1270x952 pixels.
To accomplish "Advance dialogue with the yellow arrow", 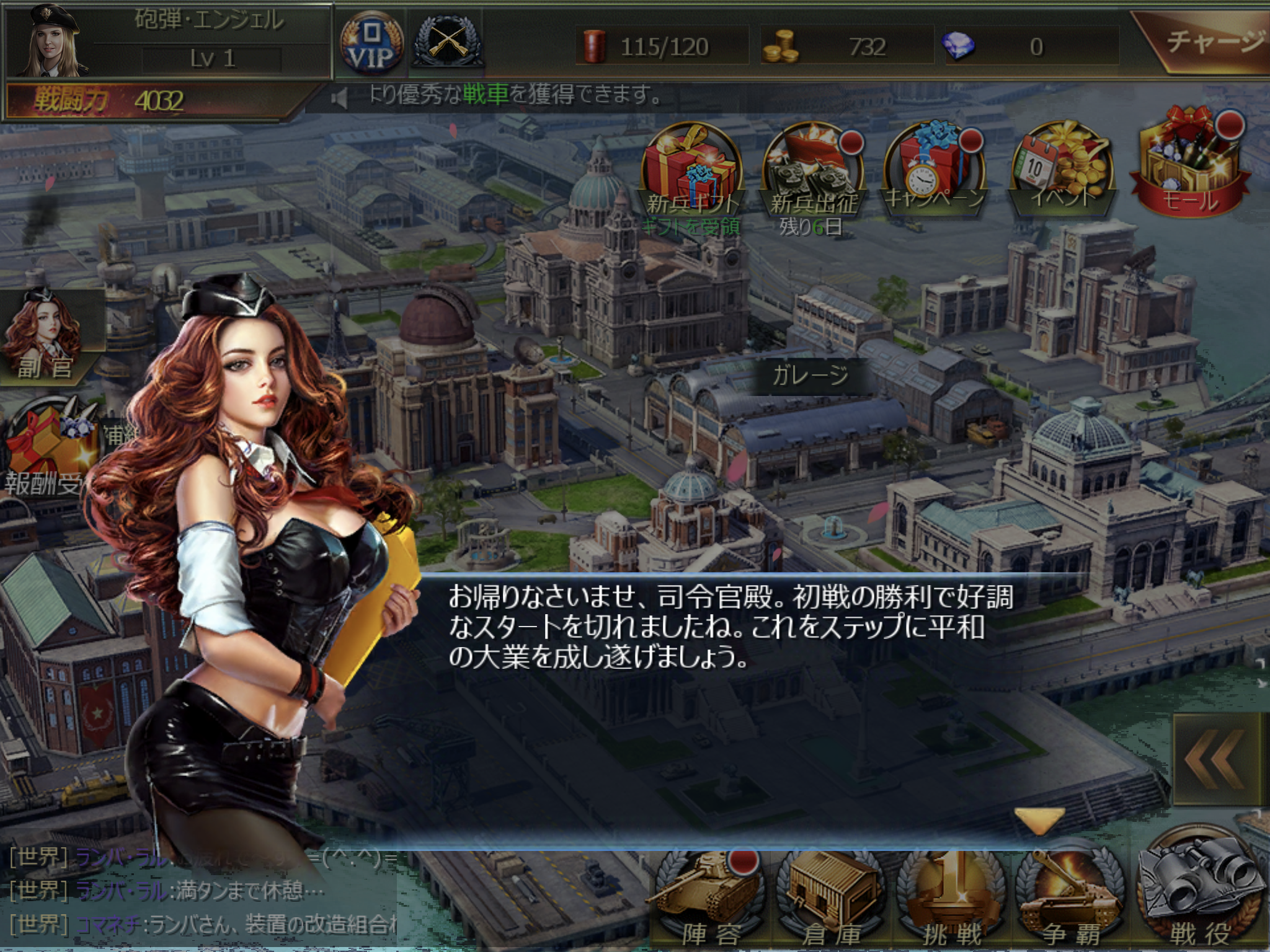I will [1039, 819].
